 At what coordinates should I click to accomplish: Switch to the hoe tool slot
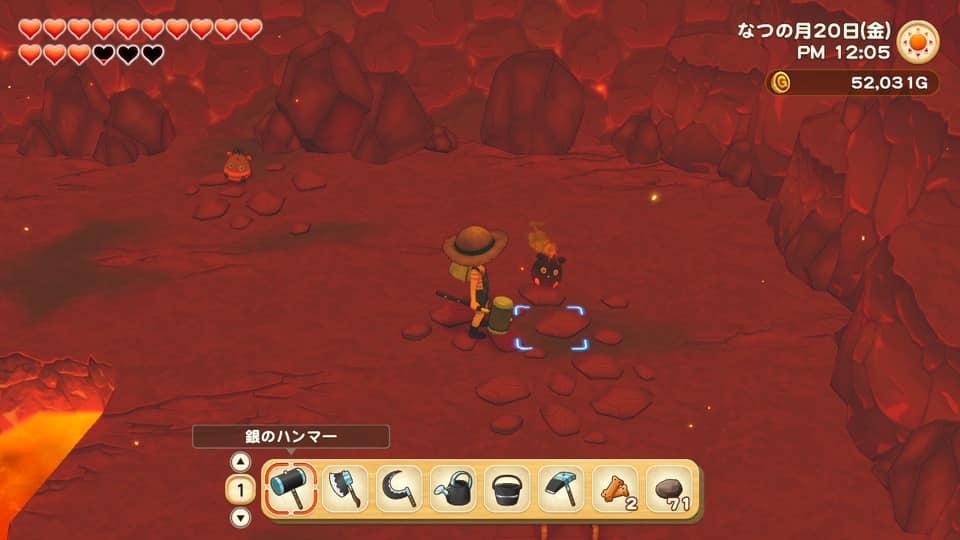(562, 489)
